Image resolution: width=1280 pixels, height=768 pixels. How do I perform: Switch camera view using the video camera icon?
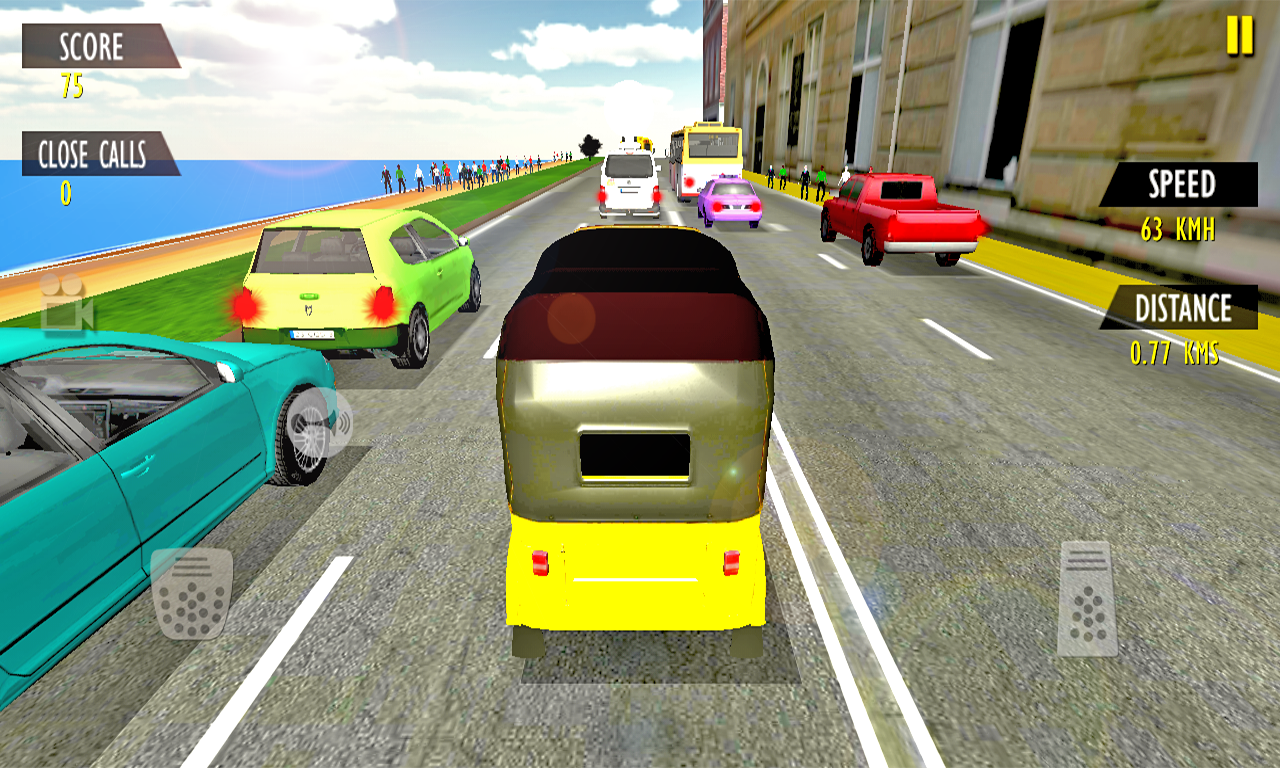[x=65, y=309]
